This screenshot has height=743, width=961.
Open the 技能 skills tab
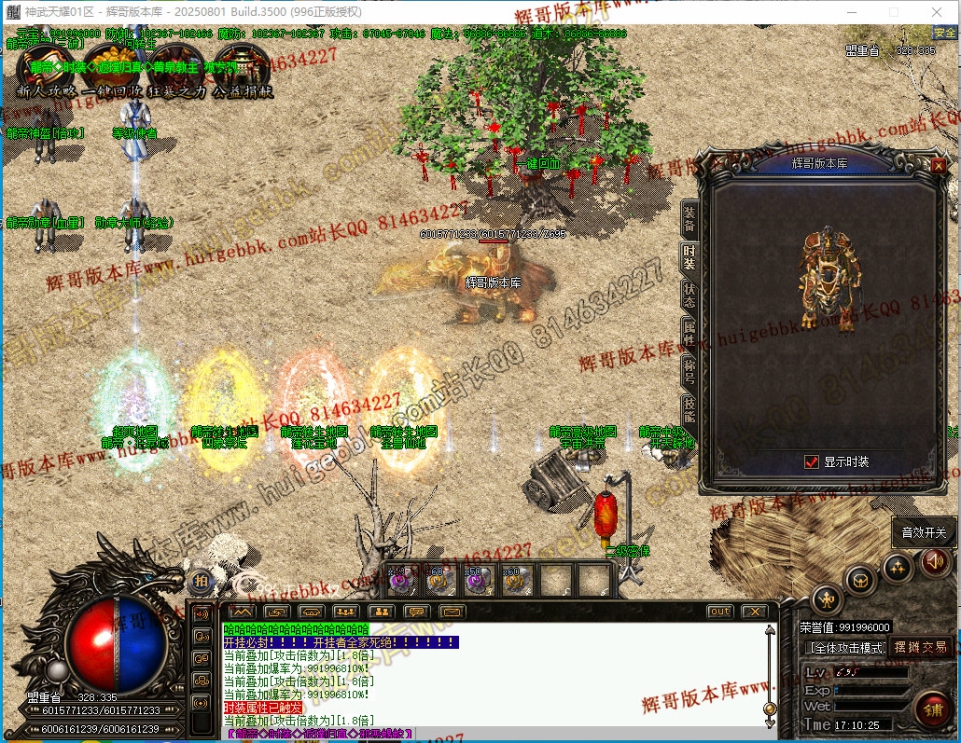[689, 408]
